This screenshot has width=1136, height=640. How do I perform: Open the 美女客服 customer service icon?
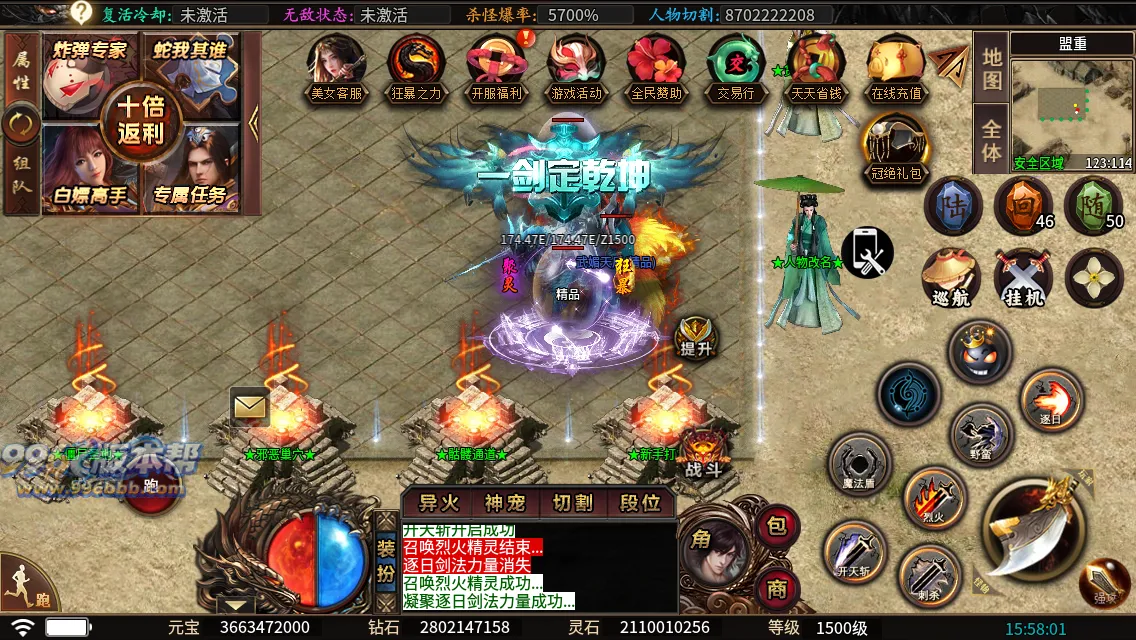[336, 66]
